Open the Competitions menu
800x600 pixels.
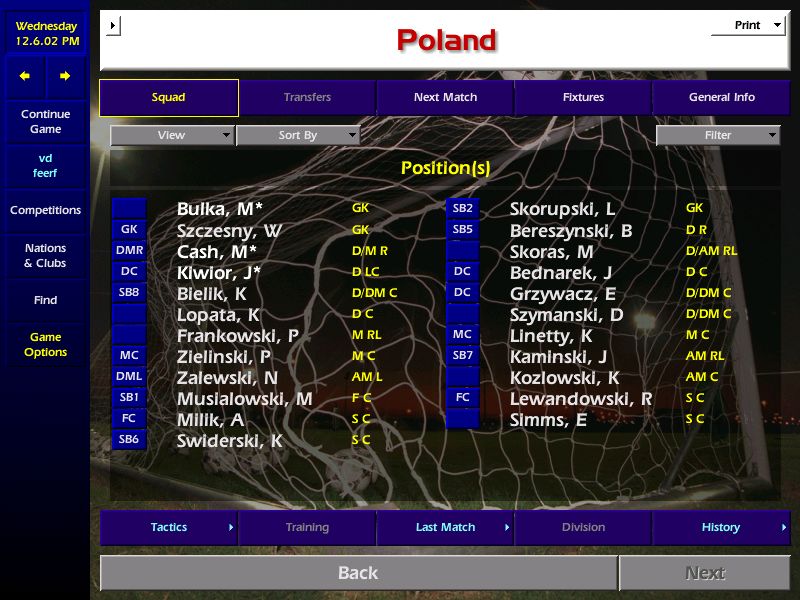(x=45, y=210)
